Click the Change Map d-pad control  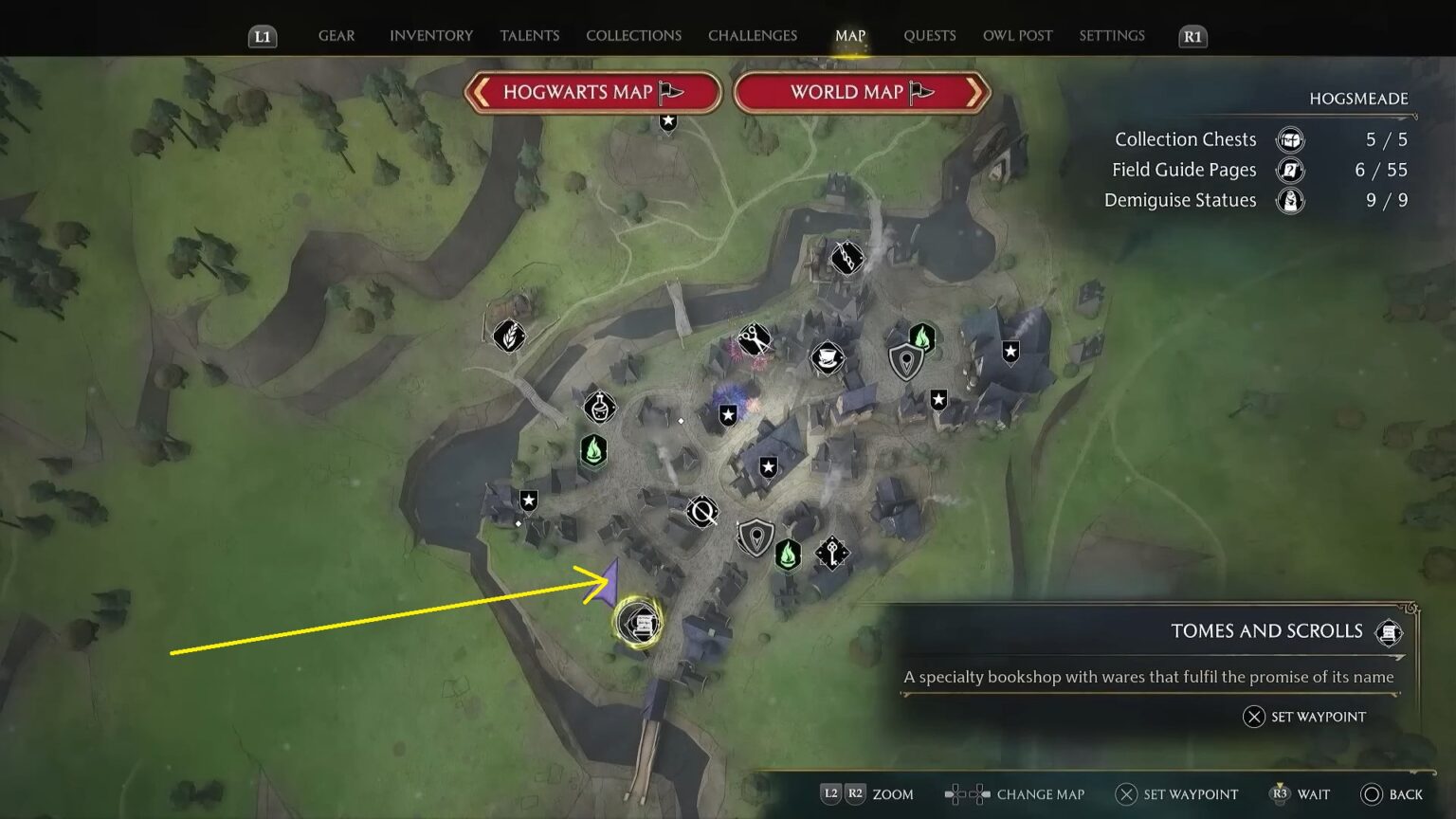point(965,794)
